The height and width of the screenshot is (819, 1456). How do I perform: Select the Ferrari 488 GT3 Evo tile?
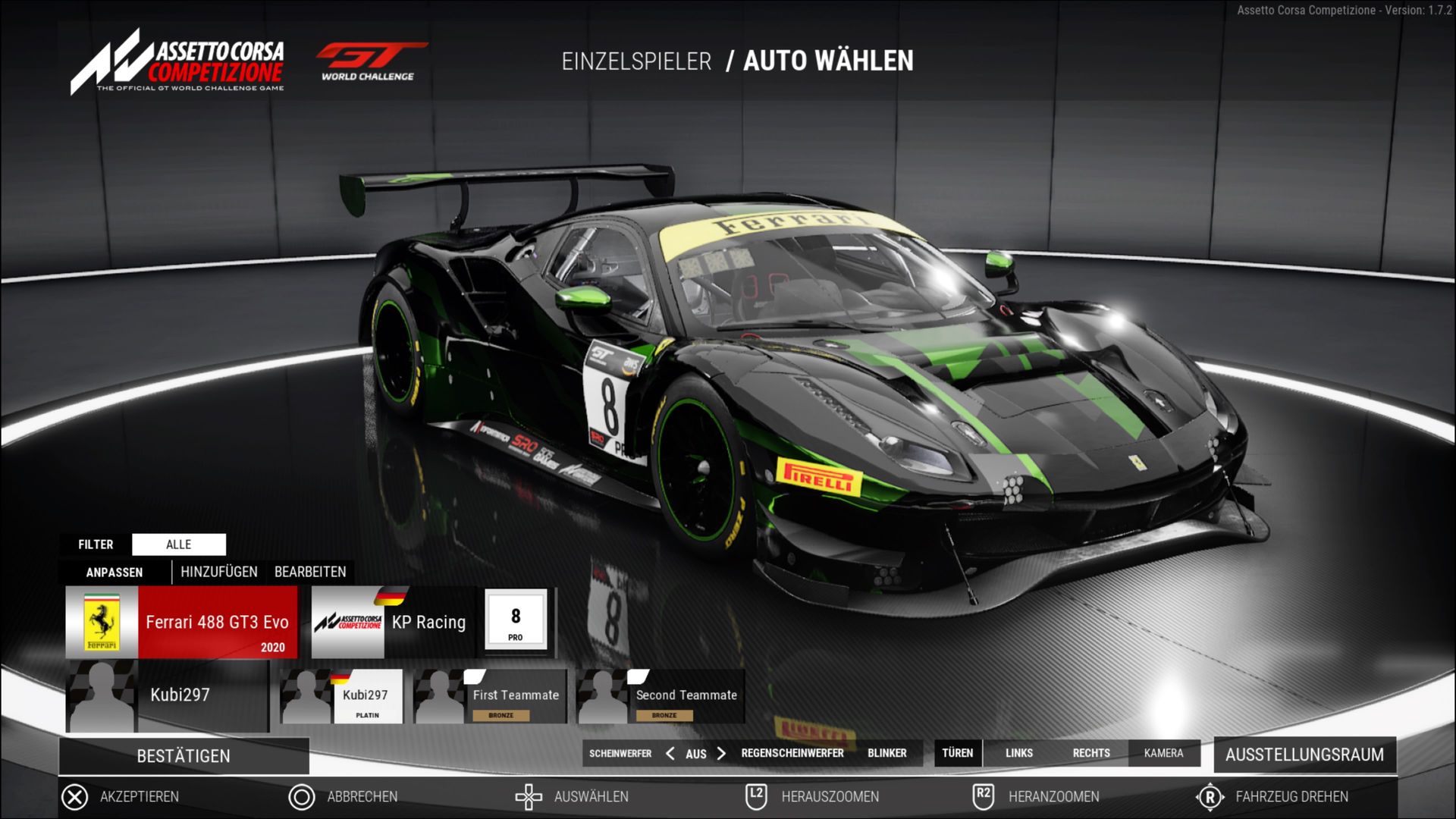pyautogui.click(x=182, y=622)
